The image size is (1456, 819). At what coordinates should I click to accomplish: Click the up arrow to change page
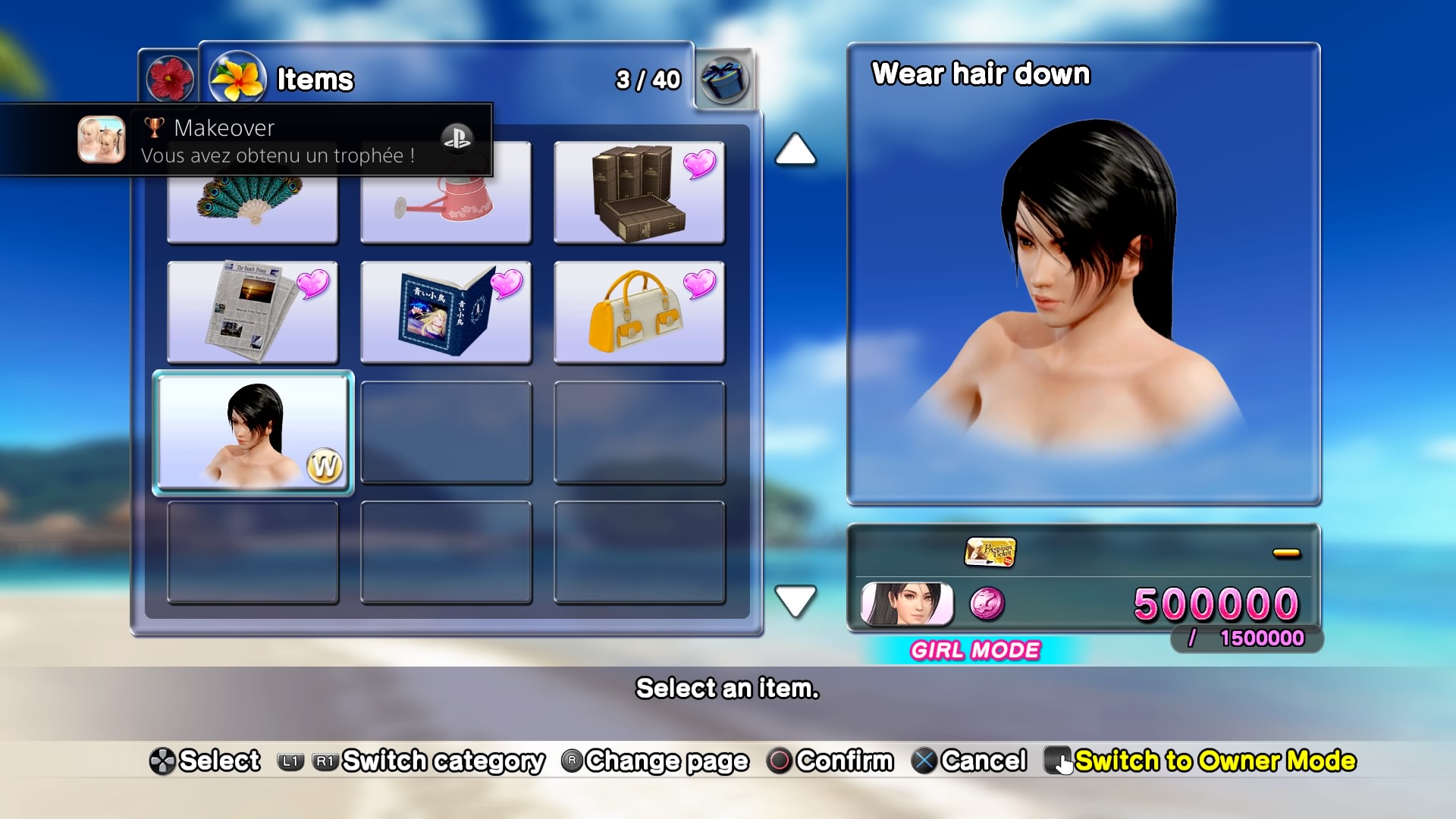pos(795,149)
